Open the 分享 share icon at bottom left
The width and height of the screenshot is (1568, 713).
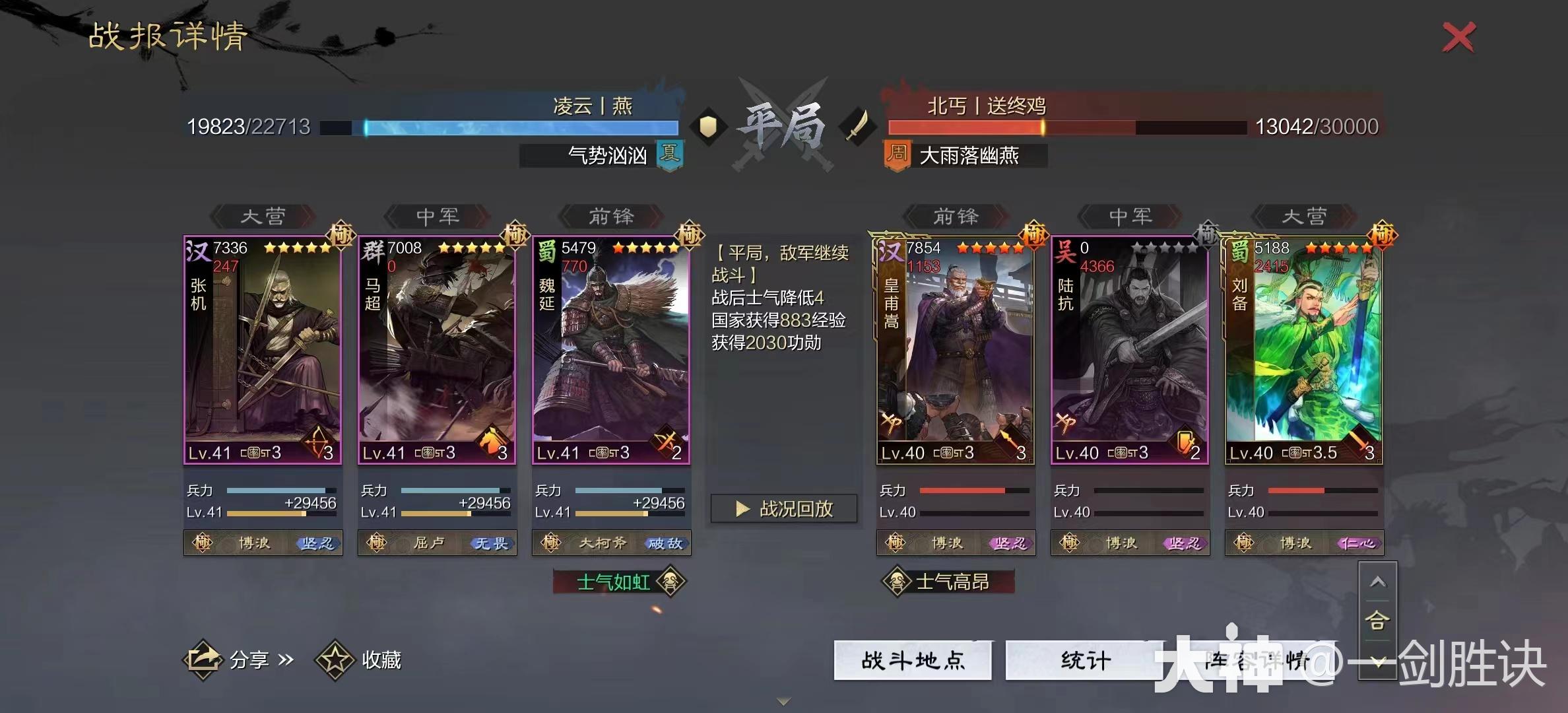[205, 660]
